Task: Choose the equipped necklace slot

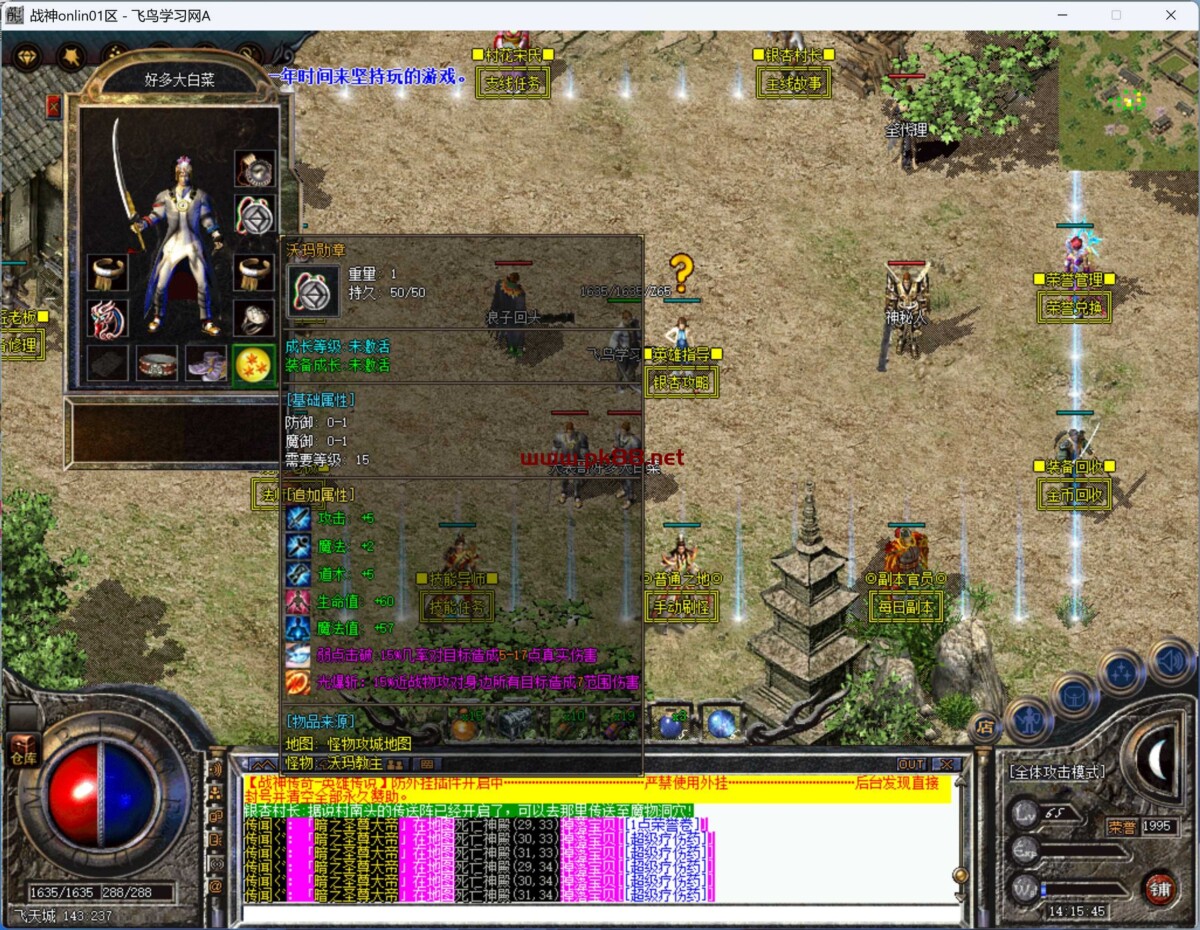Action: [254, 168]
